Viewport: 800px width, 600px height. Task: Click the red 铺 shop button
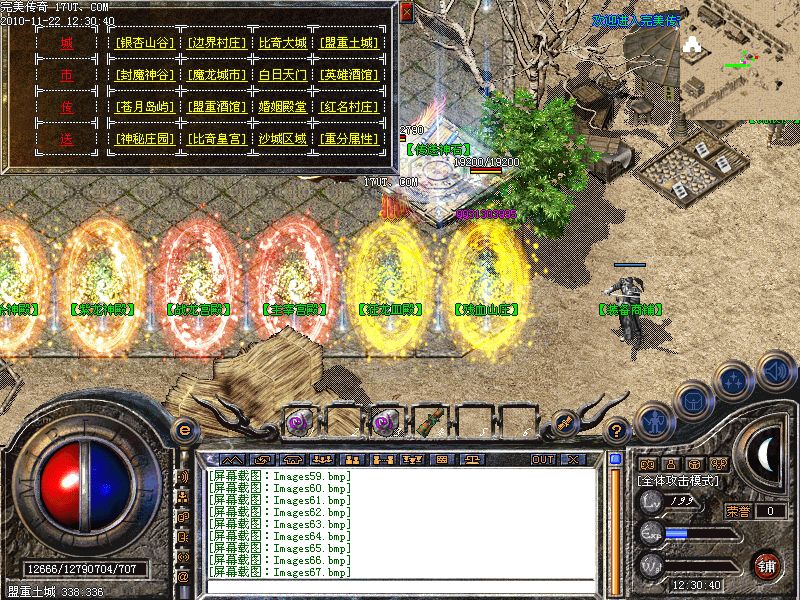pos(766,565)
